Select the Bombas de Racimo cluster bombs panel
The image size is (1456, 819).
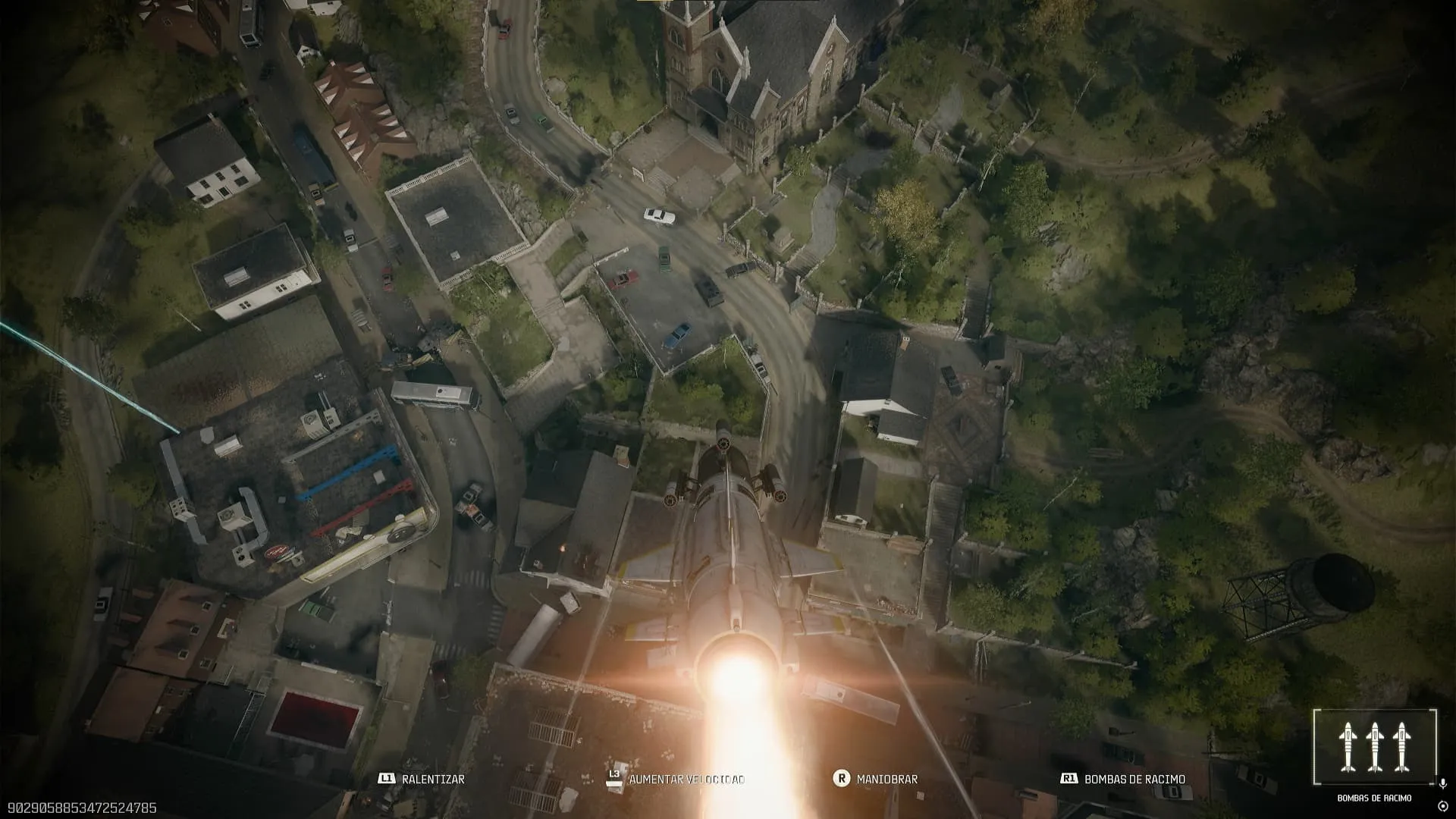1374,747
